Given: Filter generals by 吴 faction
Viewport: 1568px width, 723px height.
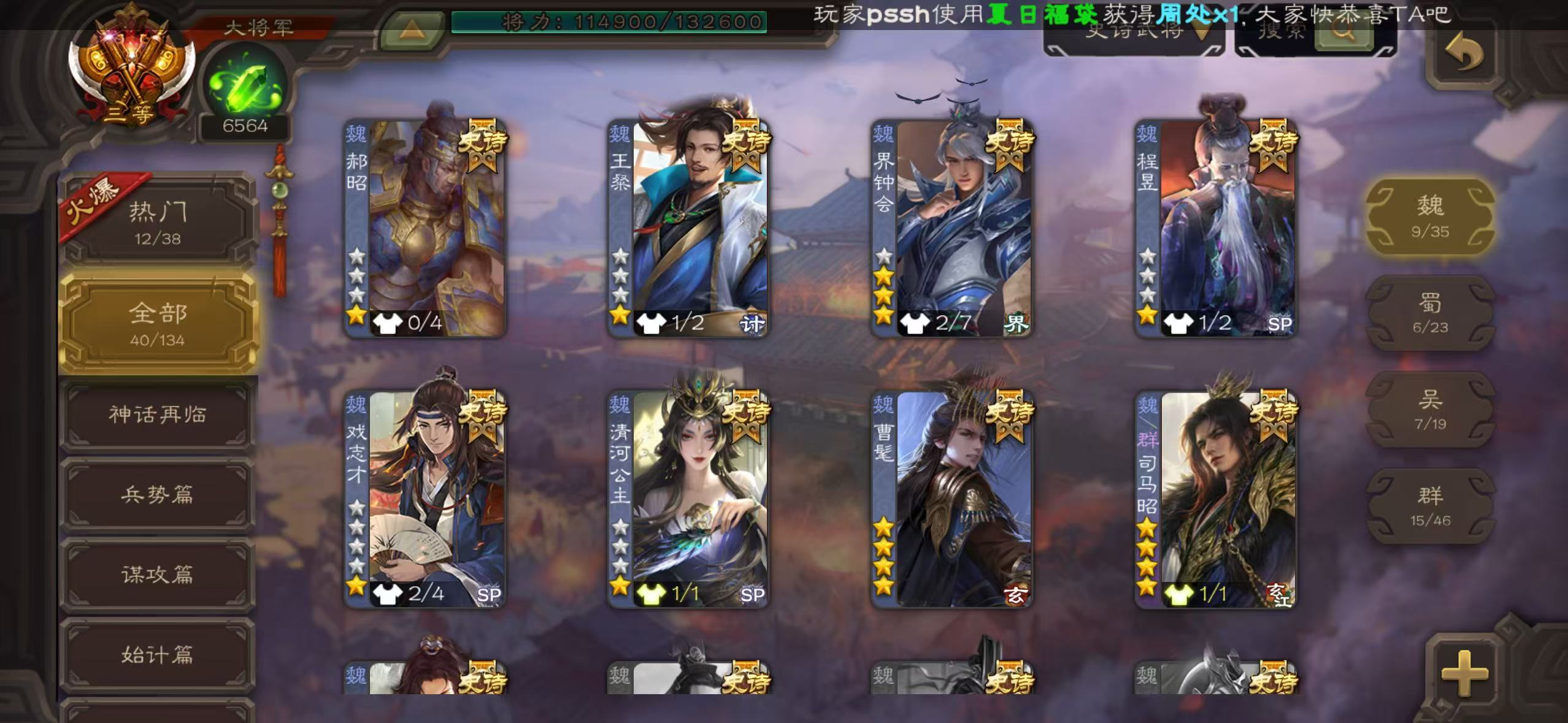Looking at the screenshot, I should tap(1429, 409).
